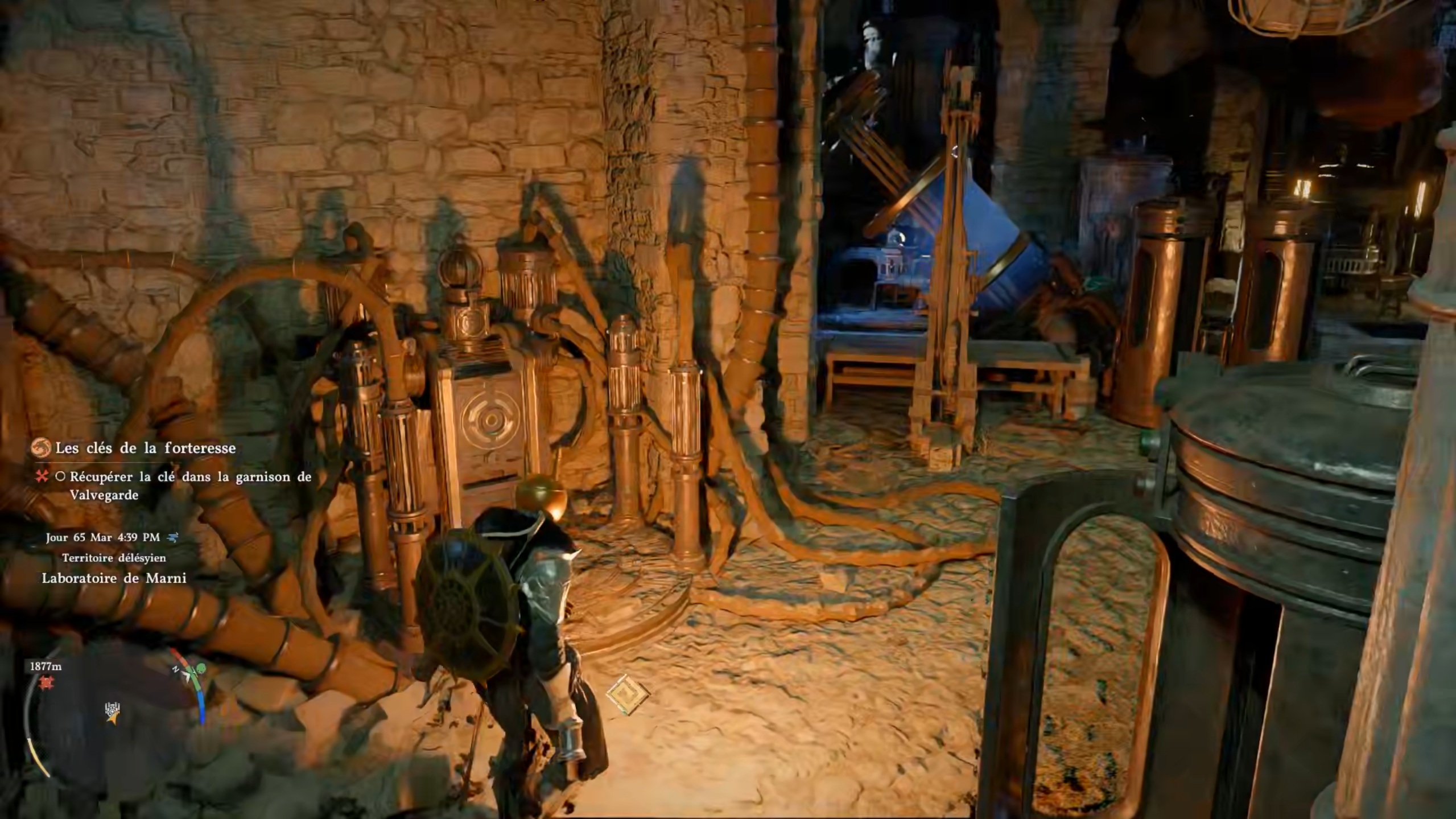Viewport: 1456px width, 819px height.
Task: Click the green marker on the compass arc
Action: 200,668
